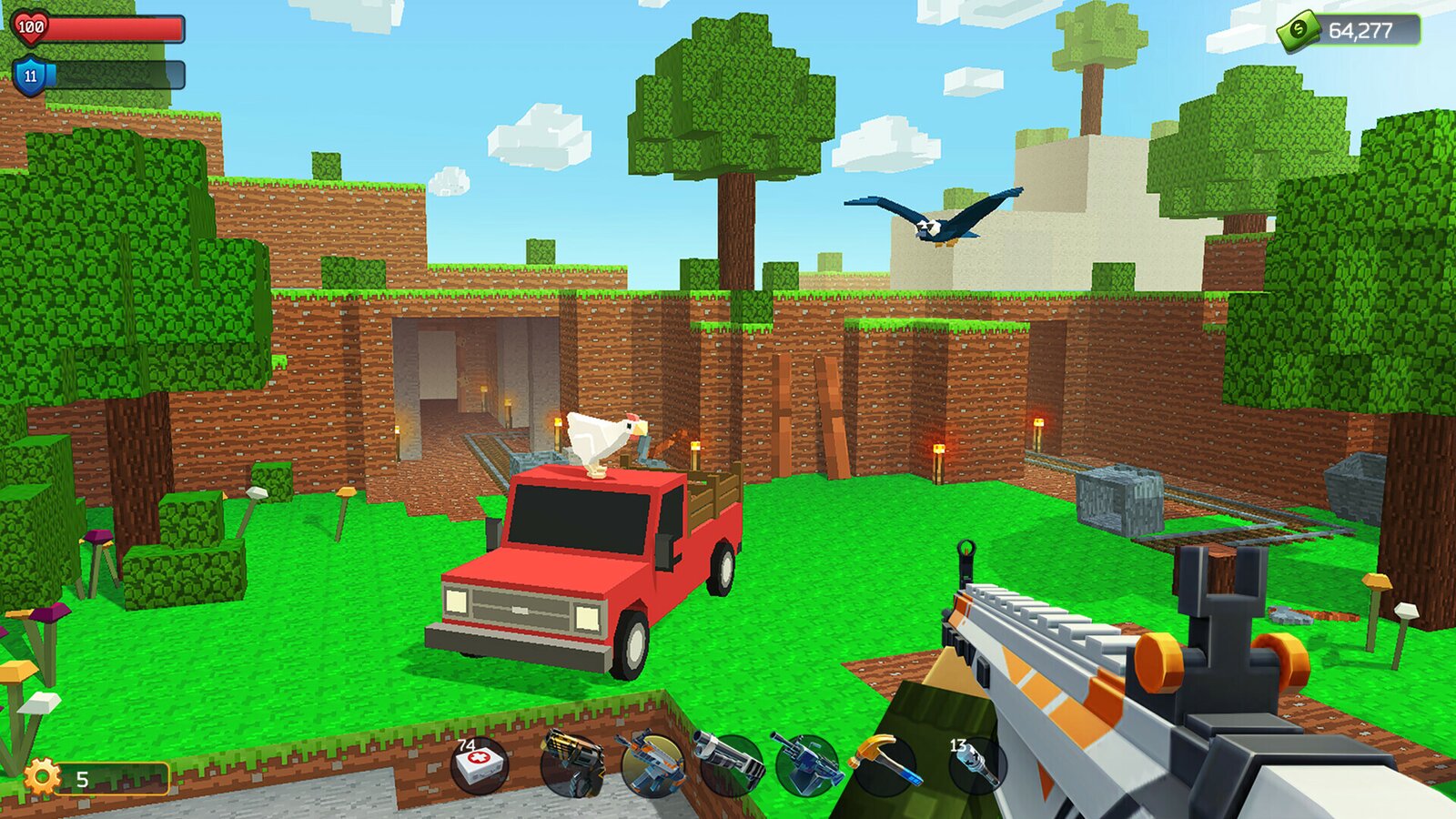
Task: Select the submachine gun in the hotbar
Action: [652, 763]
